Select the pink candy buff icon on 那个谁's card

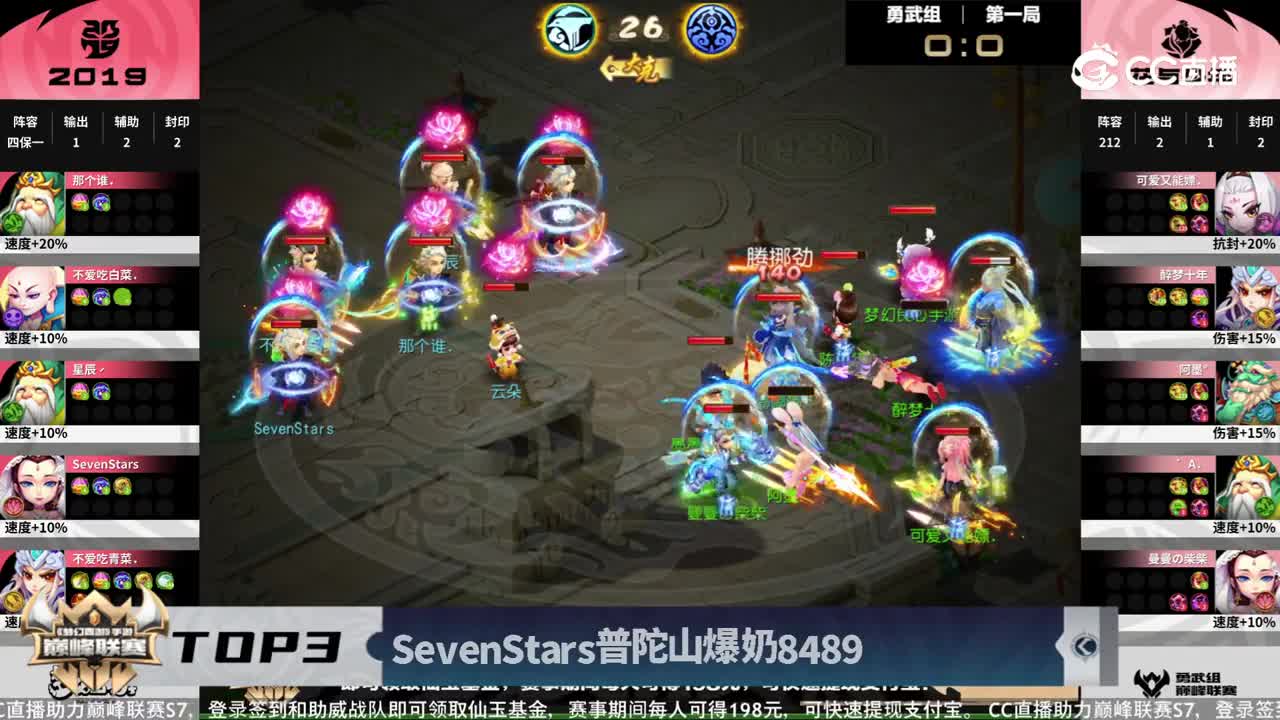pyautogui.click(x=81, y=202)
